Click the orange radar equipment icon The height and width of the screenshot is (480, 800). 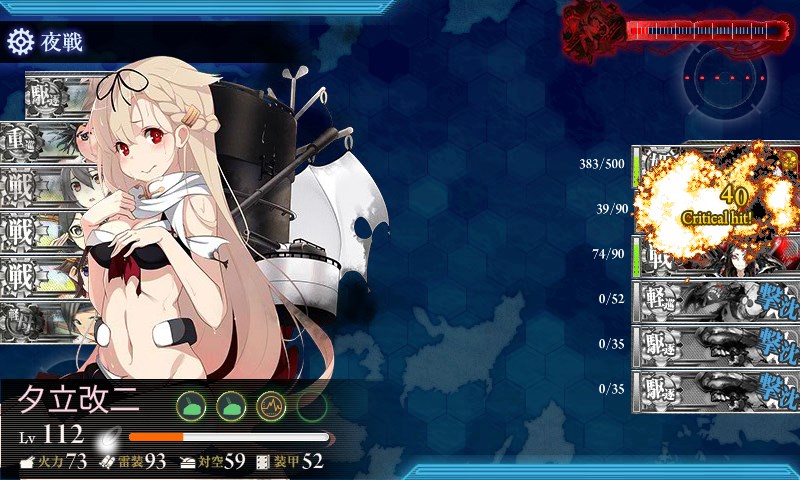(271, 405)
